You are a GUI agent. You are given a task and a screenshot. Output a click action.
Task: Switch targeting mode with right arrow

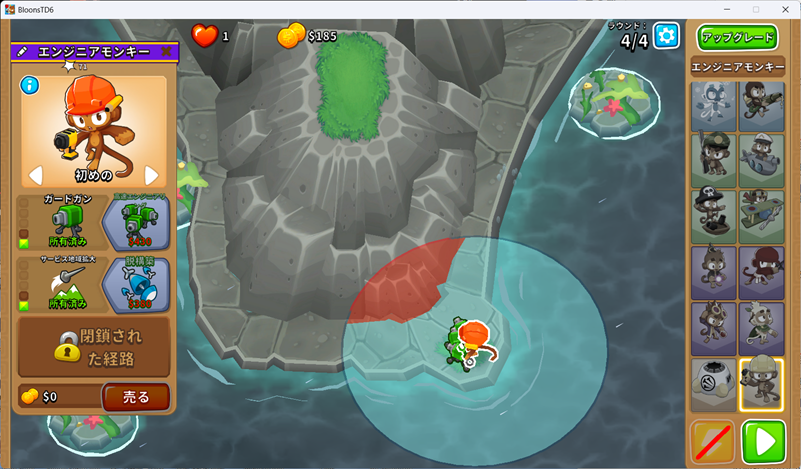coord(152,176)
